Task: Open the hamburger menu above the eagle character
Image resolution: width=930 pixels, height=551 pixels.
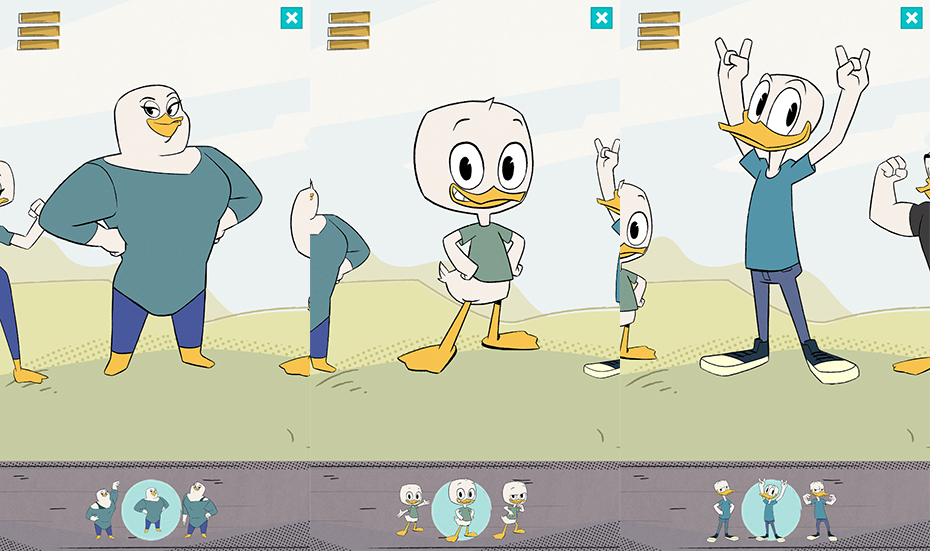Action: tap(39, 31)
